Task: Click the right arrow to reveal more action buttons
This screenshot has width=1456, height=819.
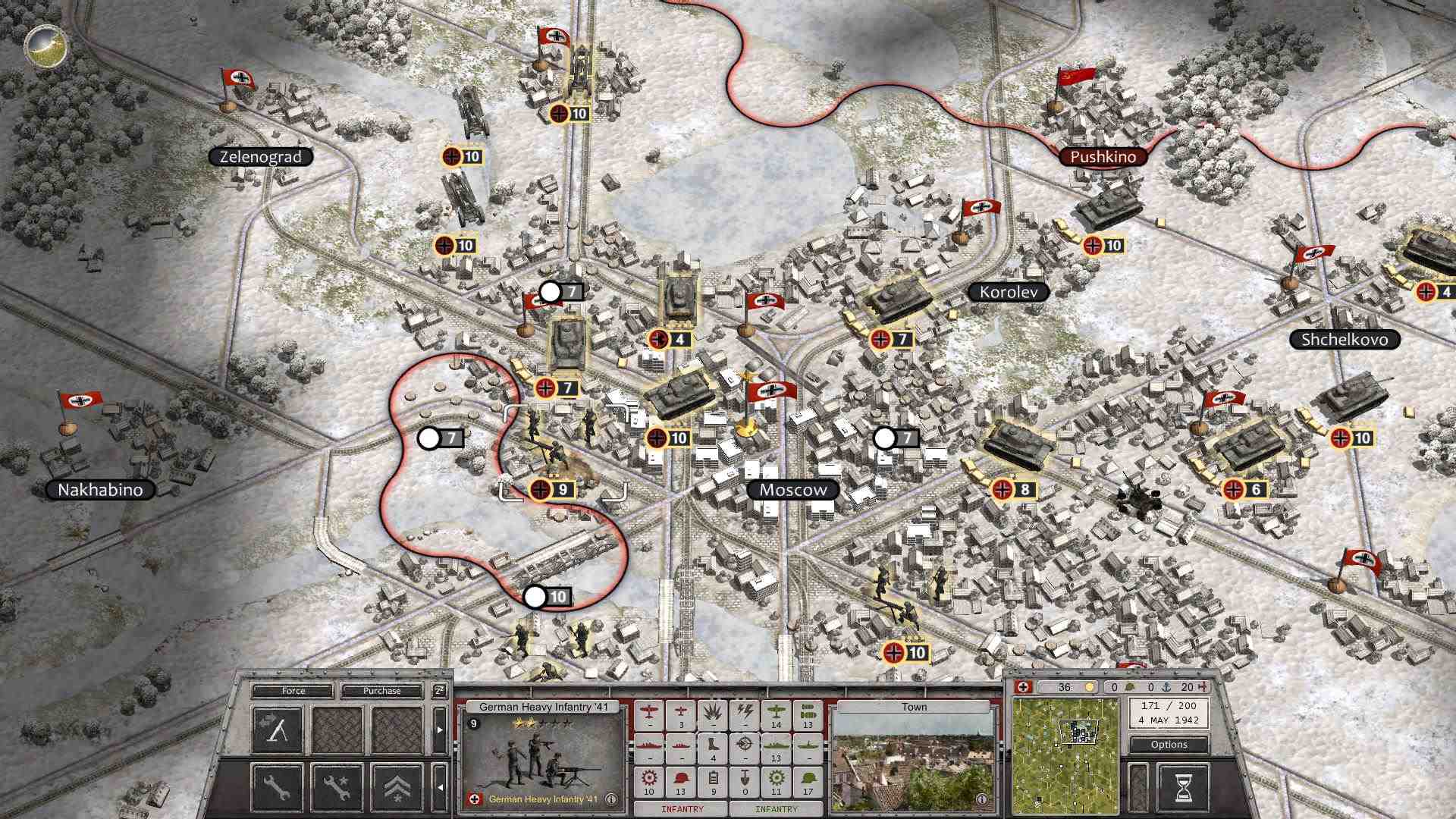Action: pyautogui.click(x=440, y=730)
